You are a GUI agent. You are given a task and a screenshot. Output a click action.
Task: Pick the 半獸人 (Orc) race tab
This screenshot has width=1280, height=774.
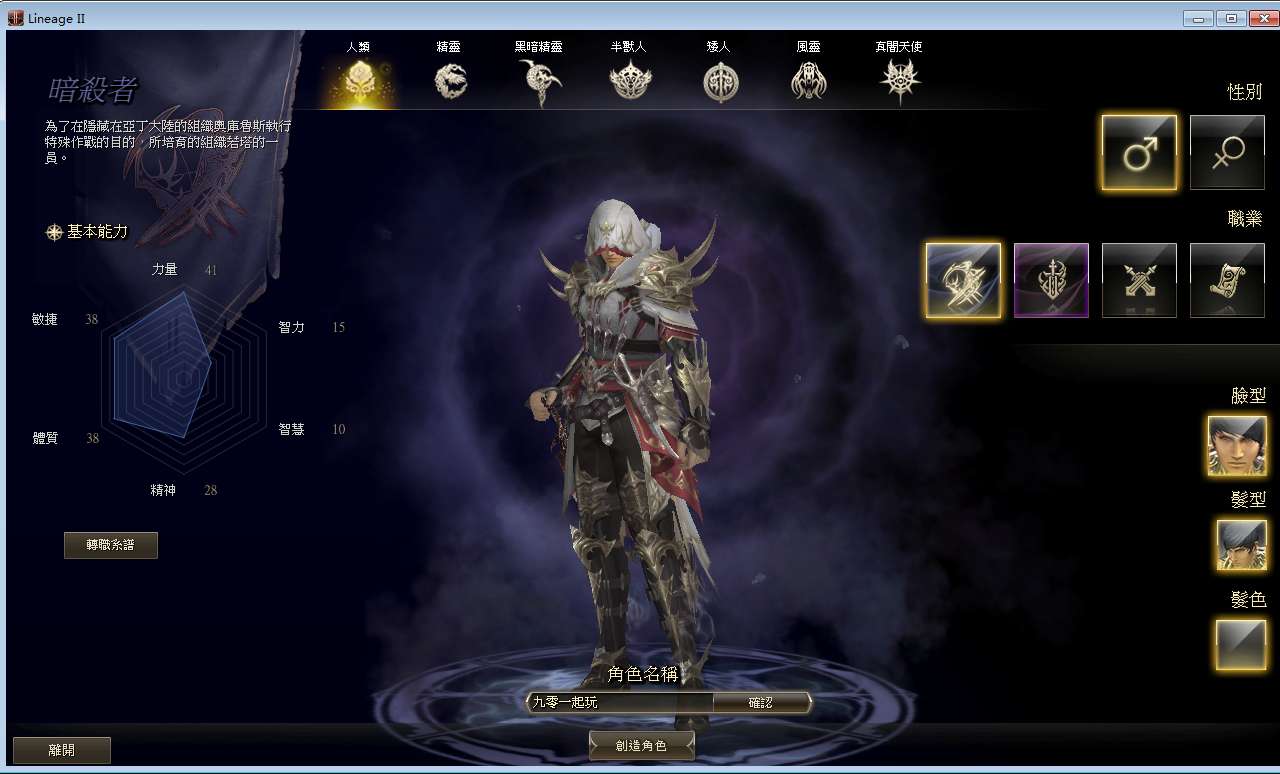click(628, 79)
